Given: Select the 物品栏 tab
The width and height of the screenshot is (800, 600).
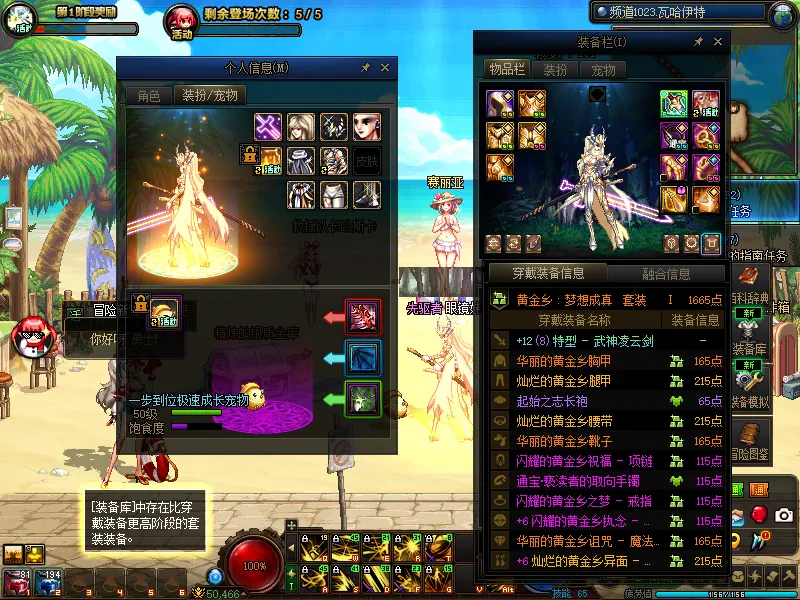Looking at the screenshot, I should (x=507, y=70).
